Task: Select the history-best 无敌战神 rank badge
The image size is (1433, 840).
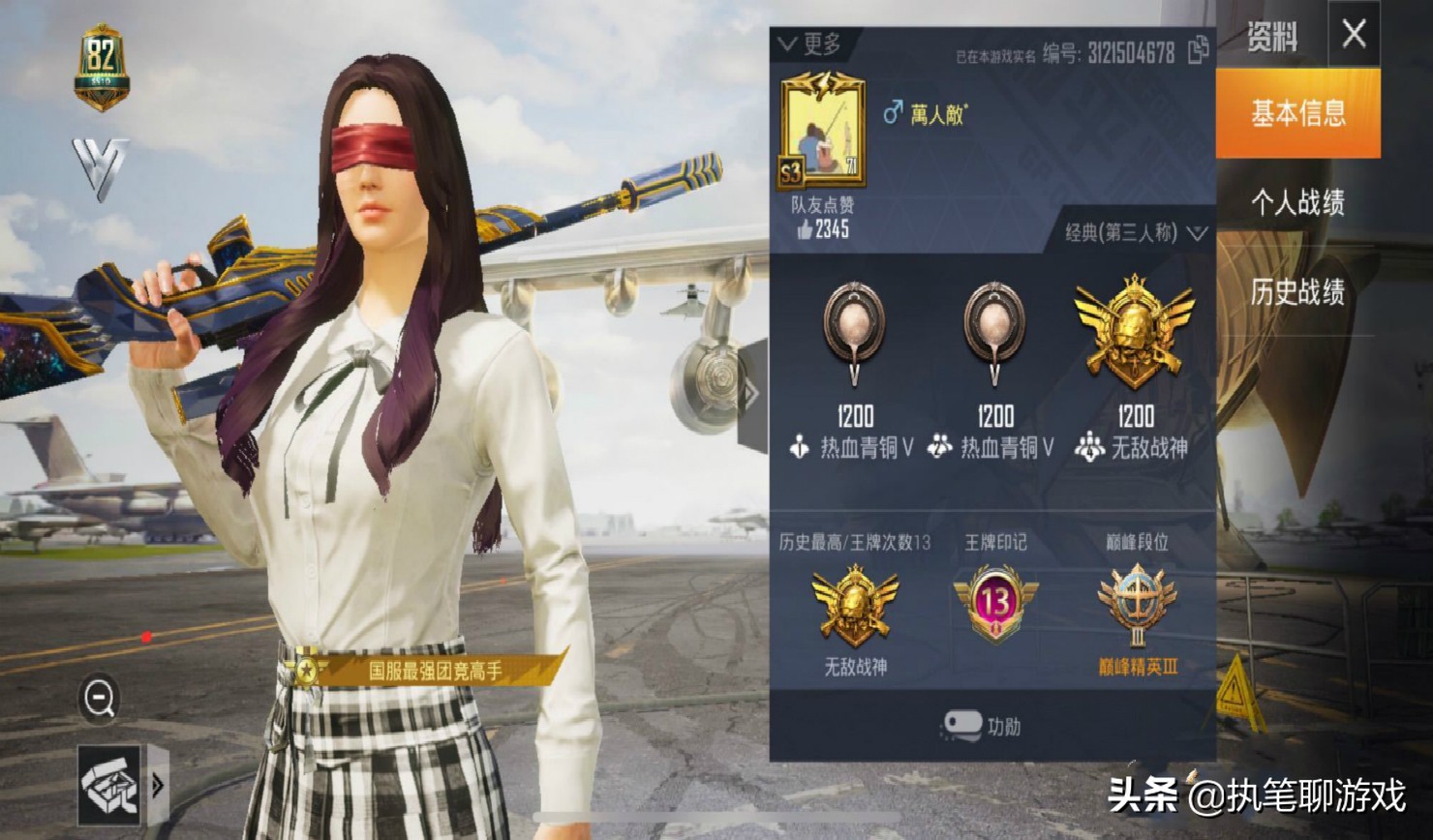Action: 855,606
